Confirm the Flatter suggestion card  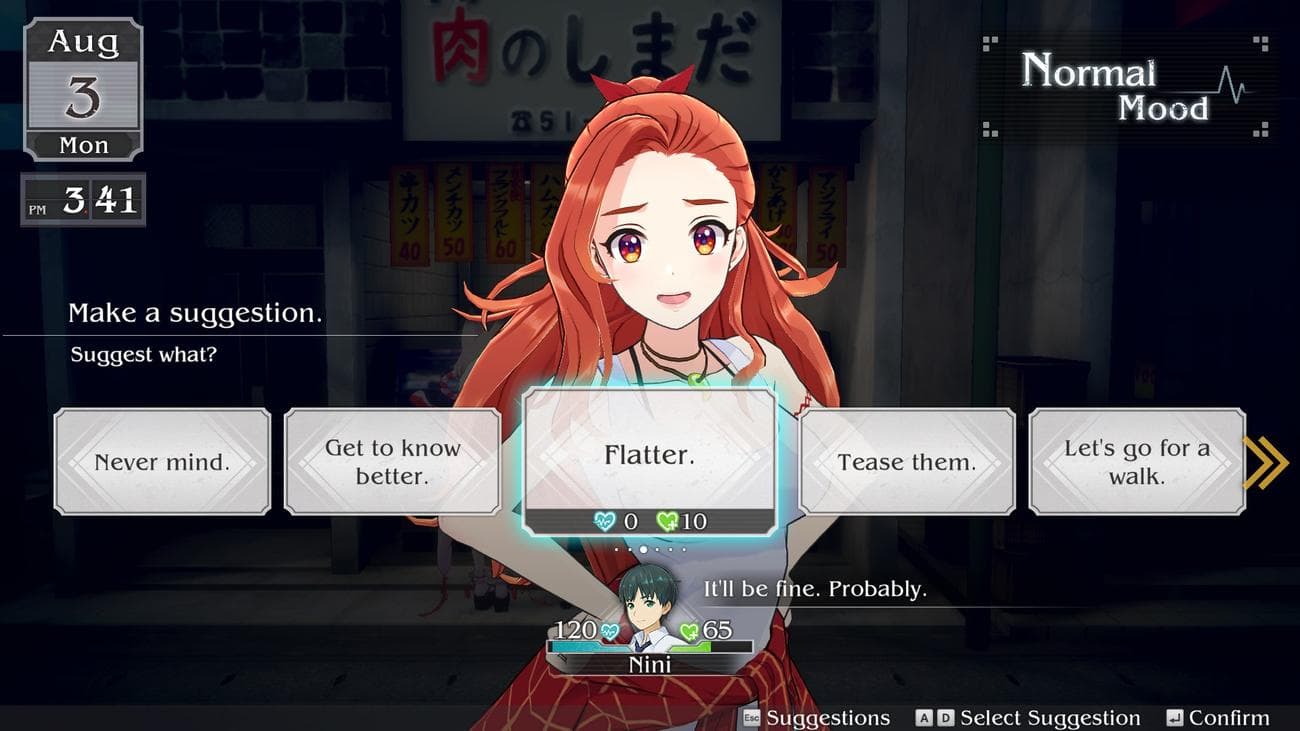click(650, 455)
